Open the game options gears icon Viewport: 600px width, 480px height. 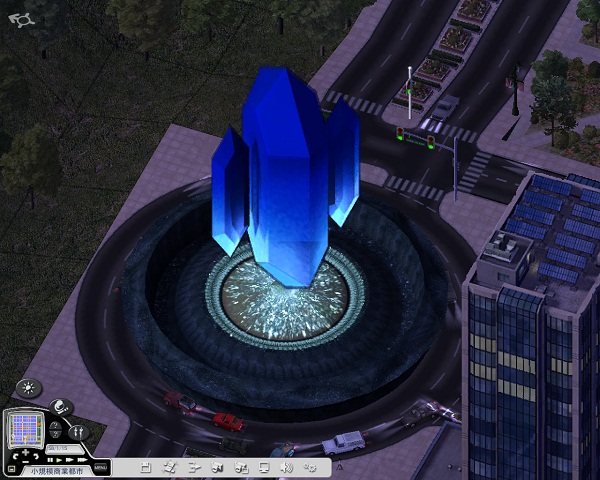[x=310, y=467]
